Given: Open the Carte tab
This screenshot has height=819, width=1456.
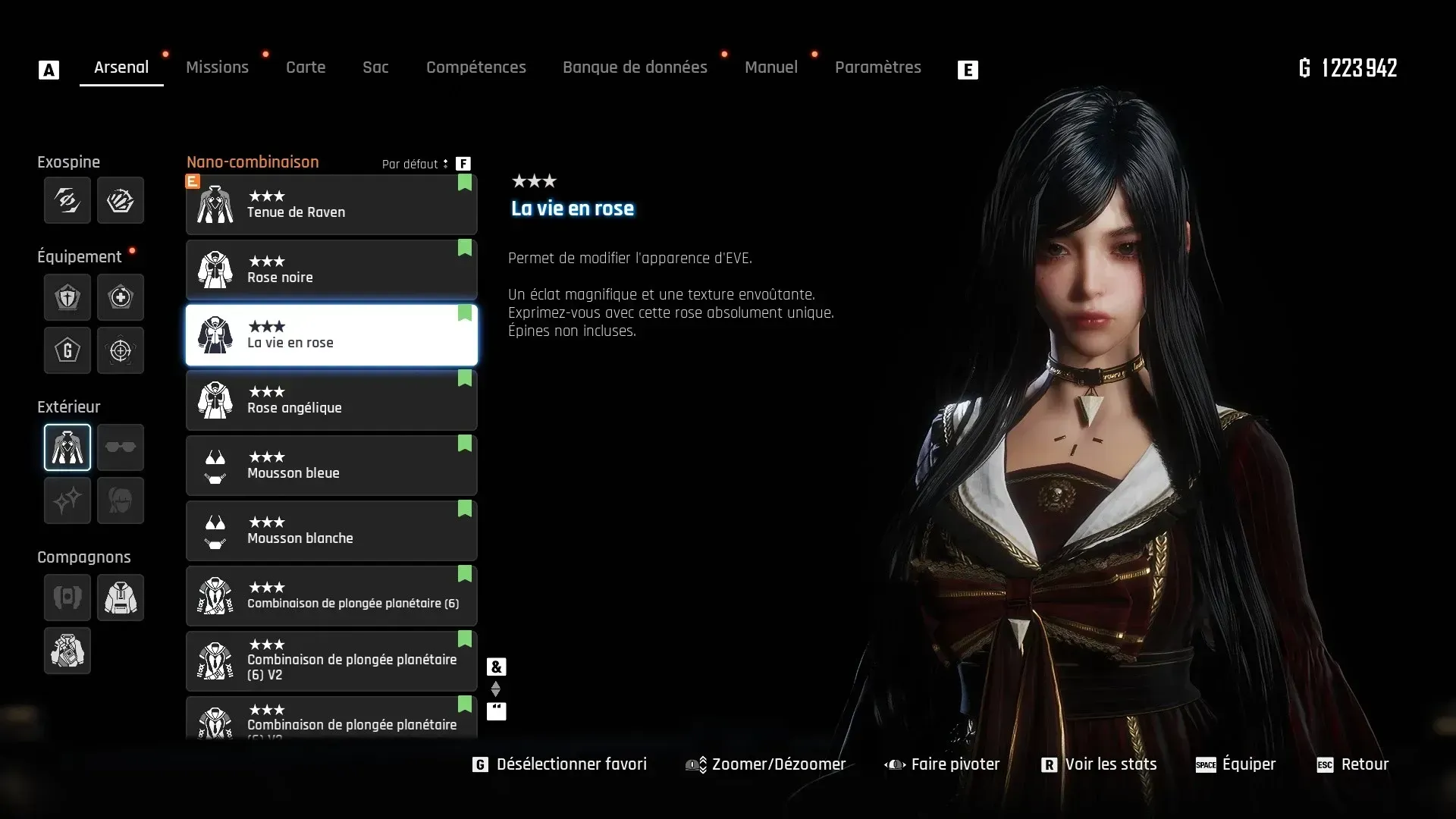Looking at the screenshot, I should [306, 67].
